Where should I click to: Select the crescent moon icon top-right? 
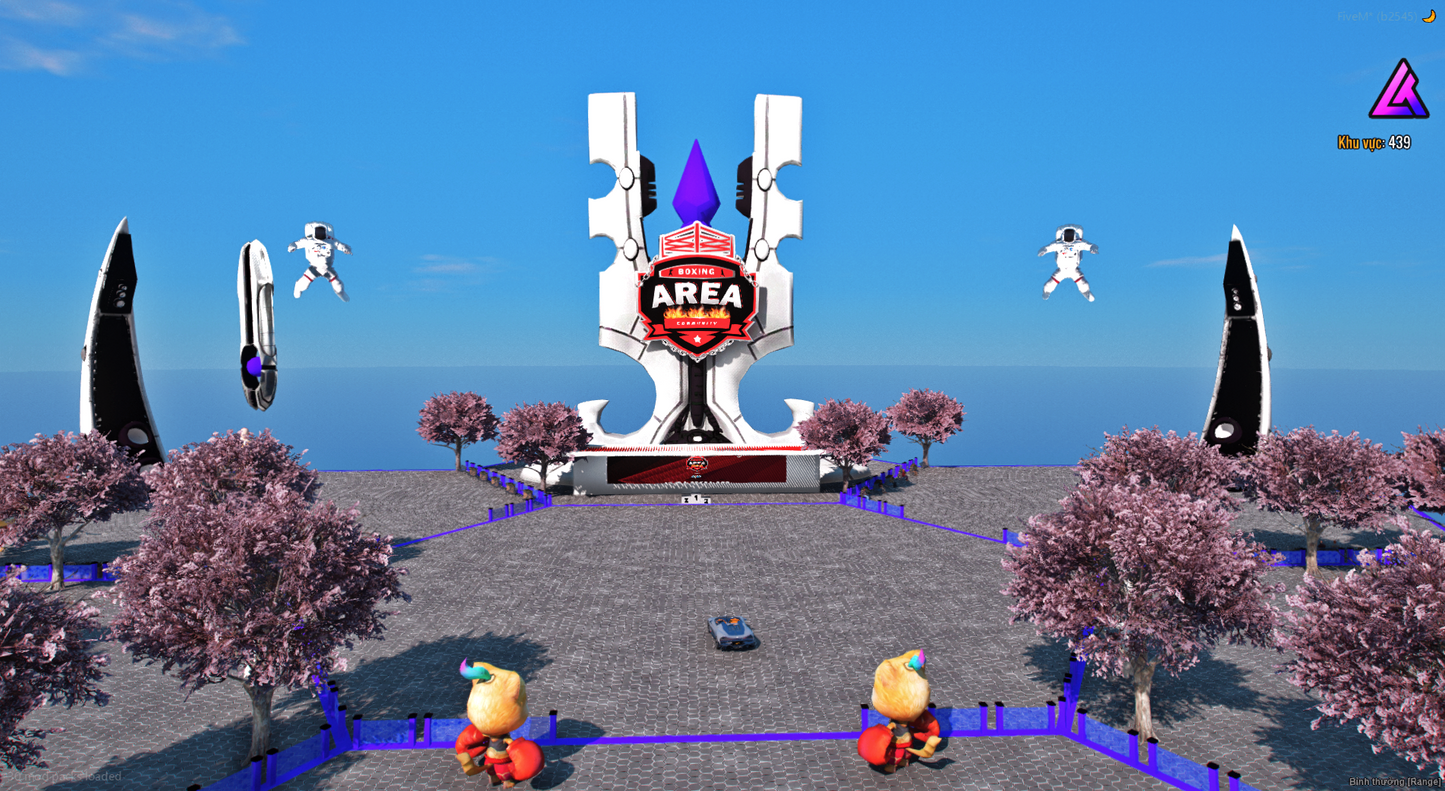(1430, 15)
